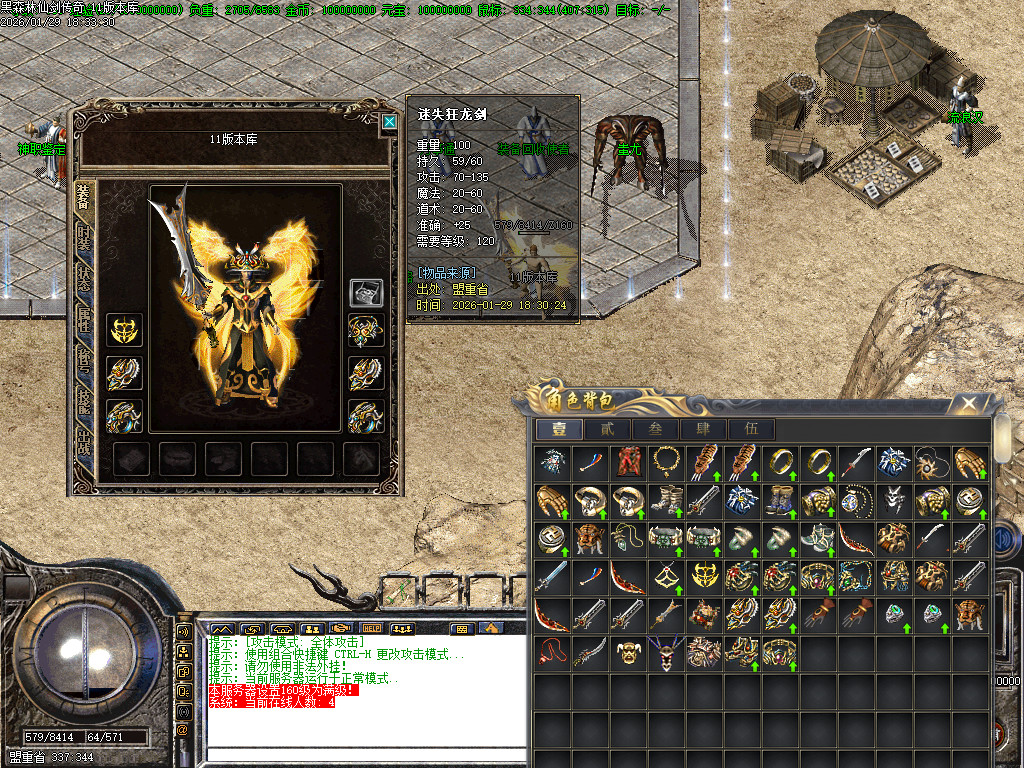Close the character equipment window
This screenshot has height=768, width=1024.
point(389,122)
